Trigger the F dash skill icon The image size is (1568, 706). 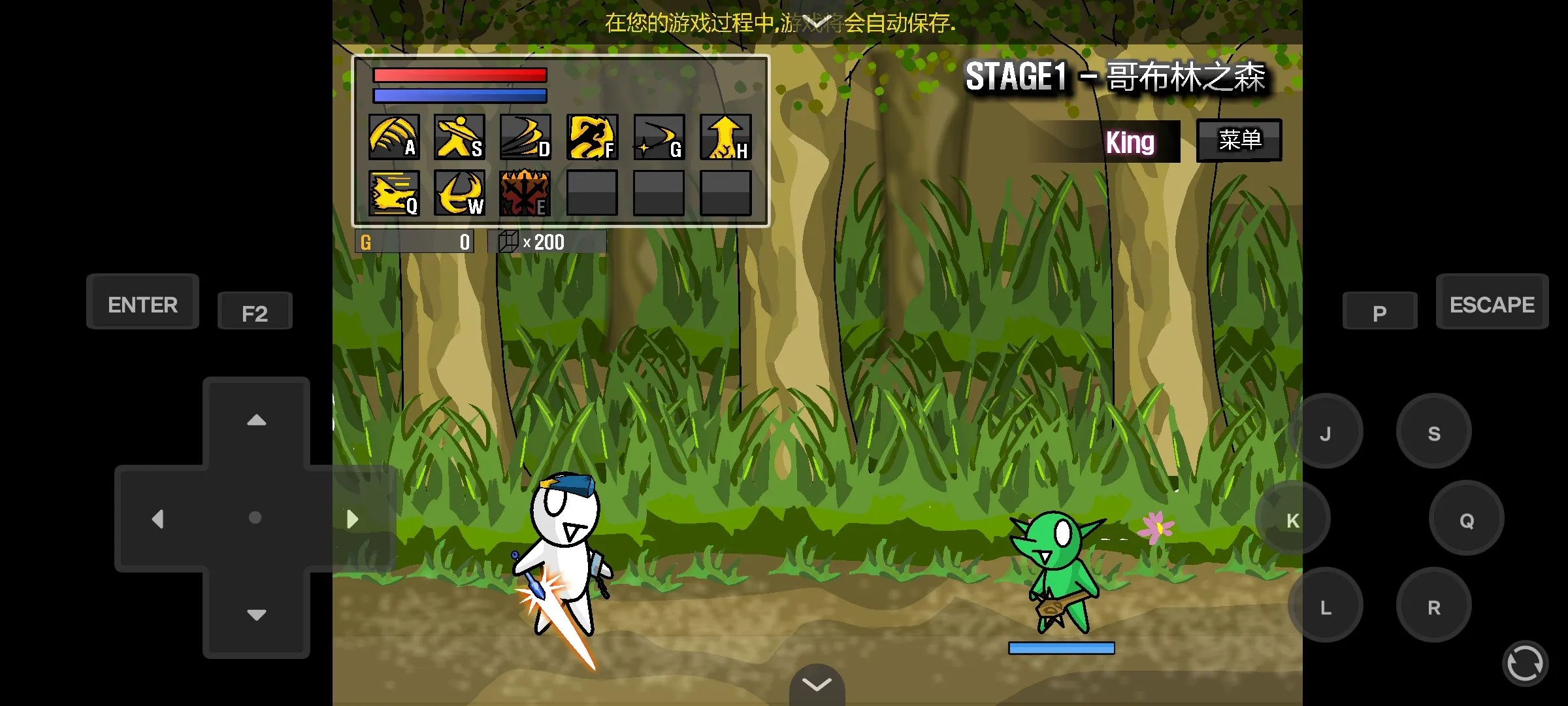(593, 137)
